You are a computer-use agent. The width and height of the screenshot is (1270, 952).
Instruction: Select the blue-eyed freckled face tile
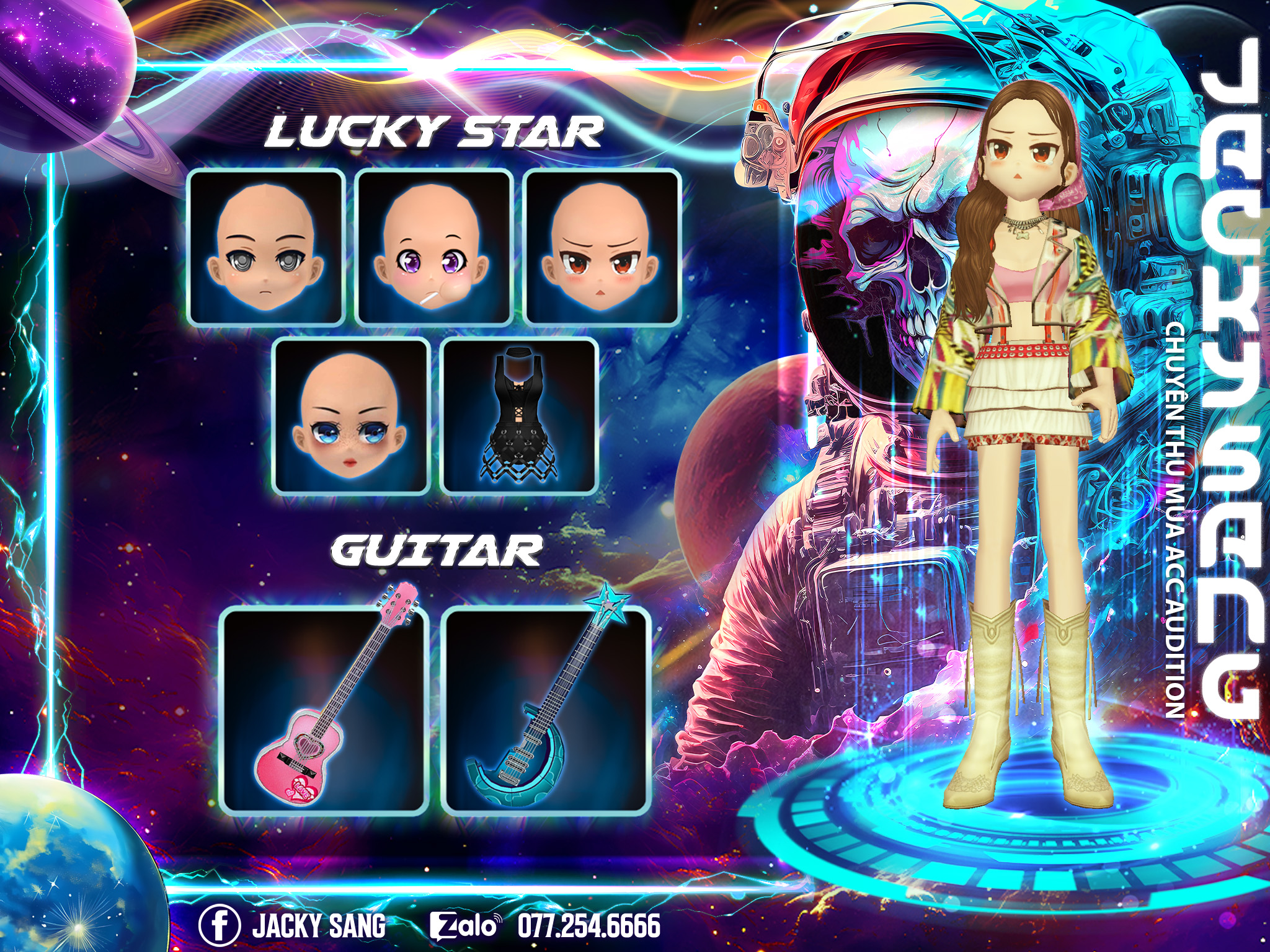(352, 416)
